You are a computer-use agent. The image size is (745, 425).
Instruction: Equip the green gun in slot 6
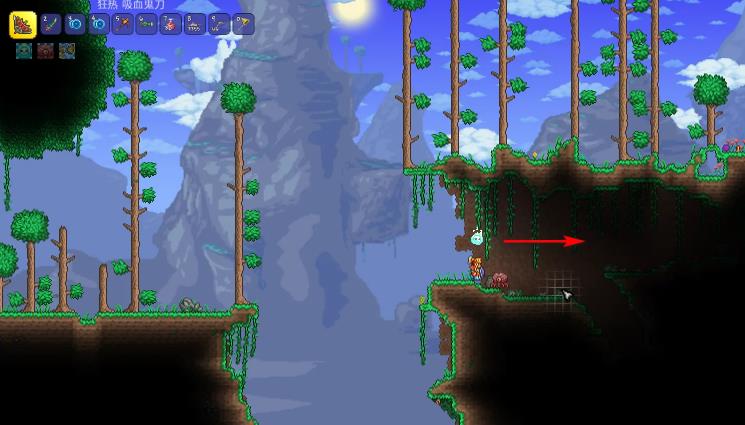point(146,25)
